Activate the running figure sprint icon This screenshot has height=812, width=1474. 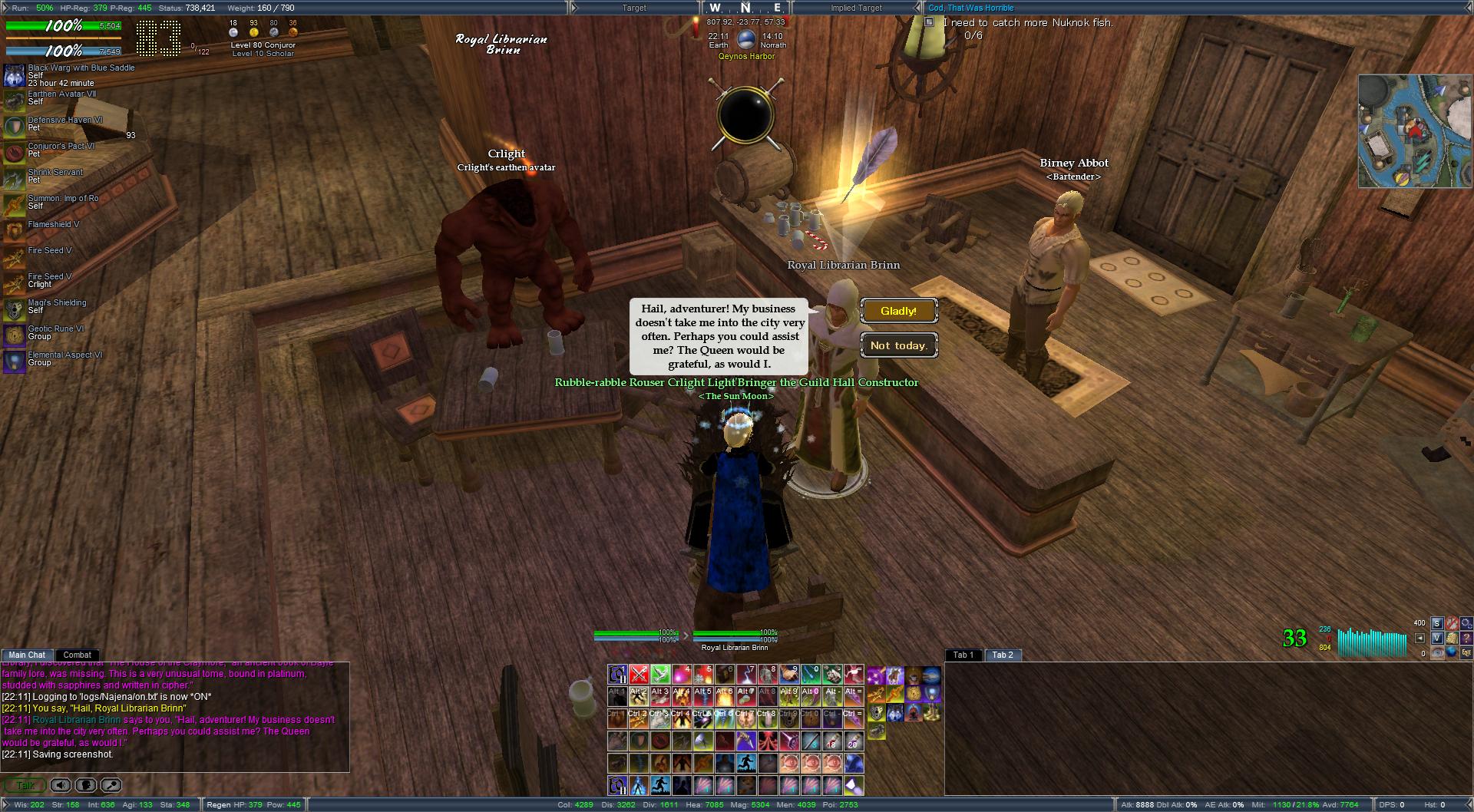(746, 764)
